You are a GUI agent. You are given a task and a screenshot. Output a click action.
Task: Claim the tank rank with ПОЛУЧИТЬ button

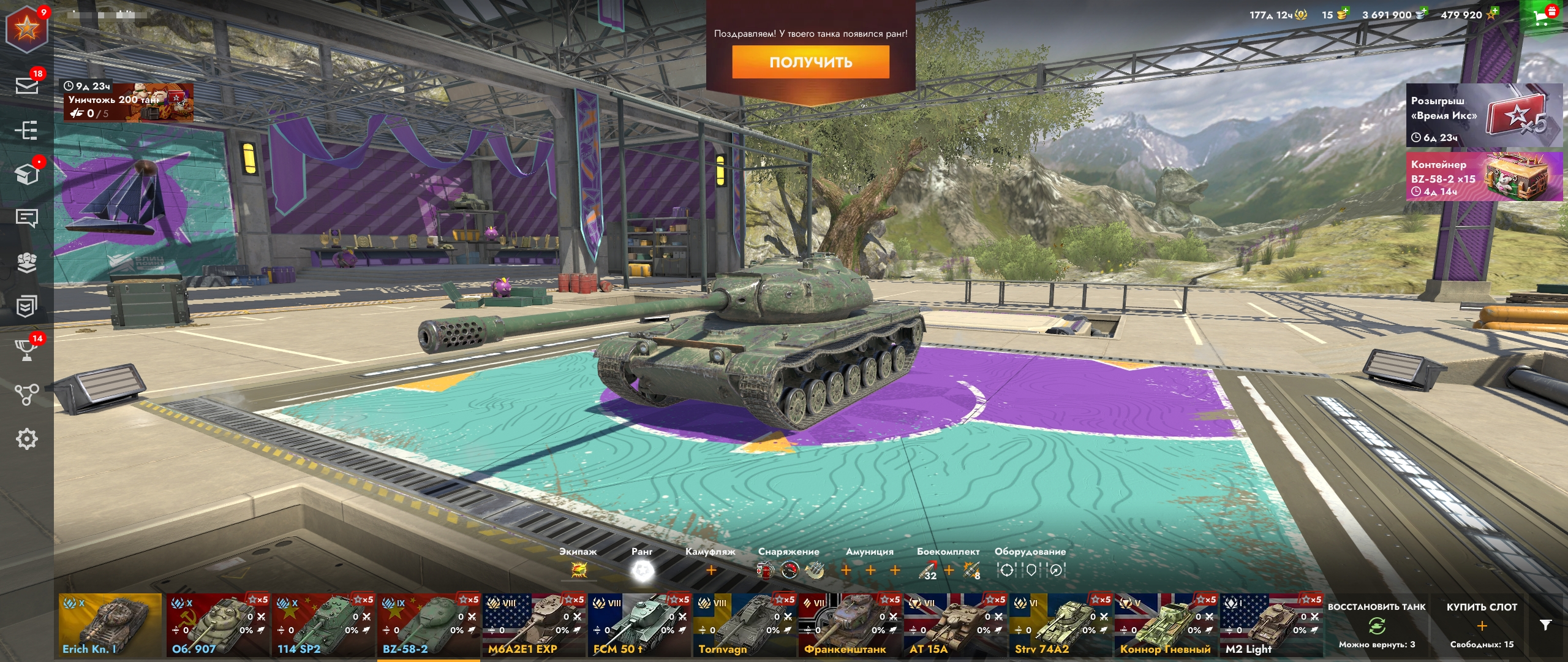[x=810, y=62]
